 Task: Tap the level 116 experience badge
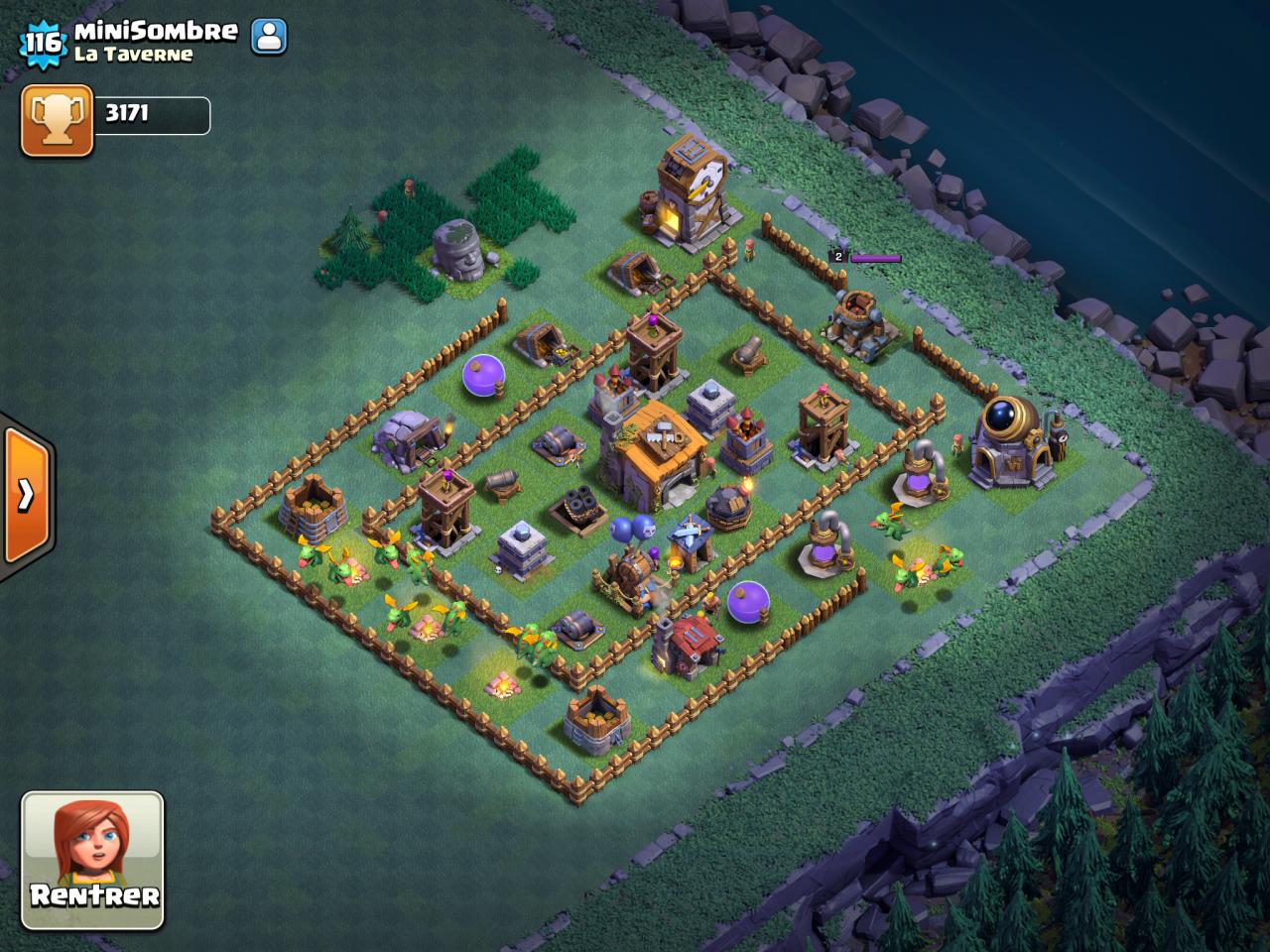click(44, 43)
